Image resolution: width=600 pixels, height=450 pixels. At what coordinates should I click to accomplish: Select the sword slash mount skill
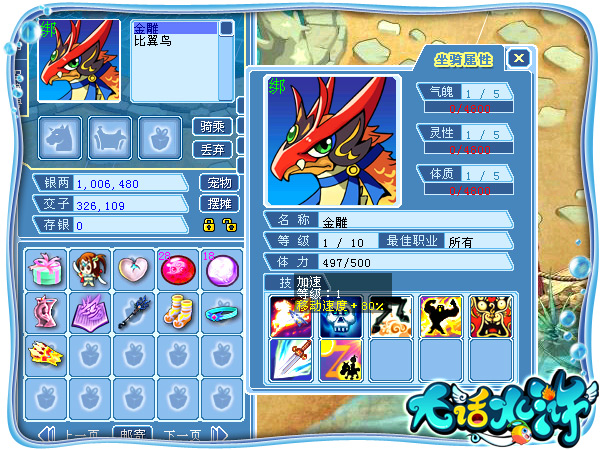coord(292,360)
